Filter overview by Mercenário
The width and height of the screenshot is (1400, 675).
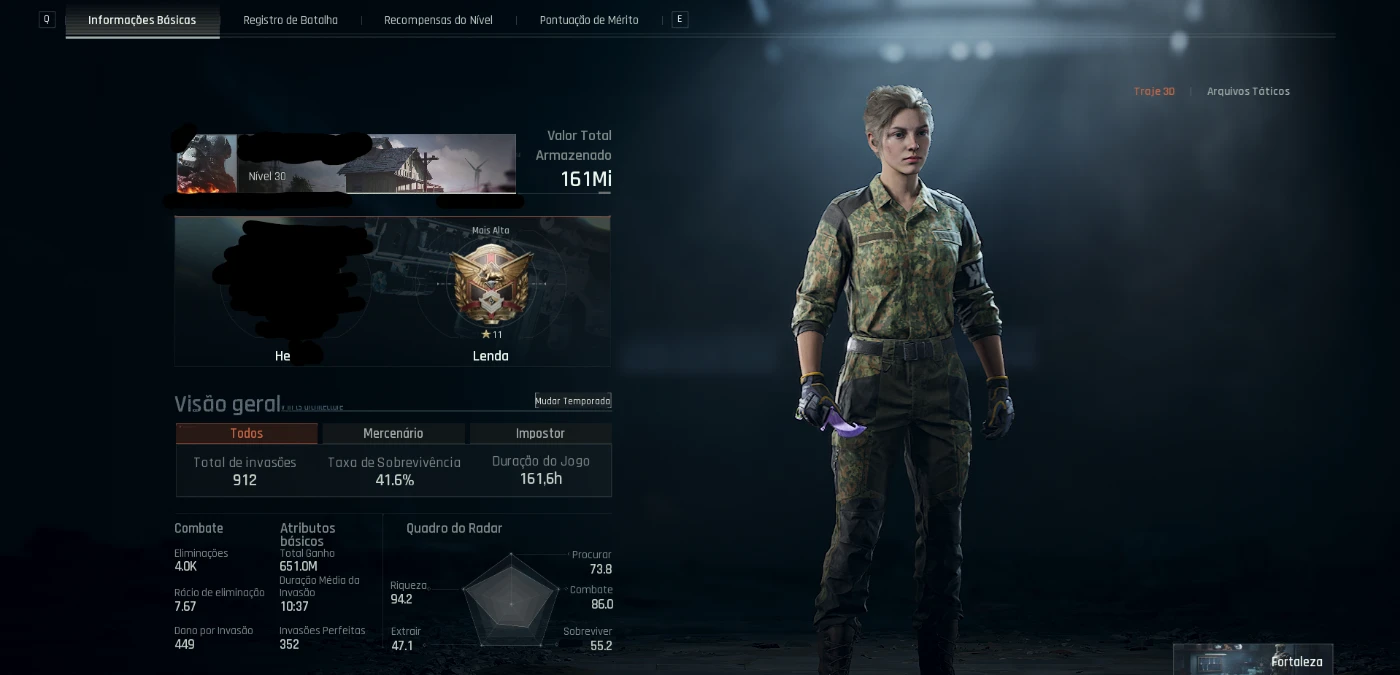pyautogui.click(x=393, y=433)
